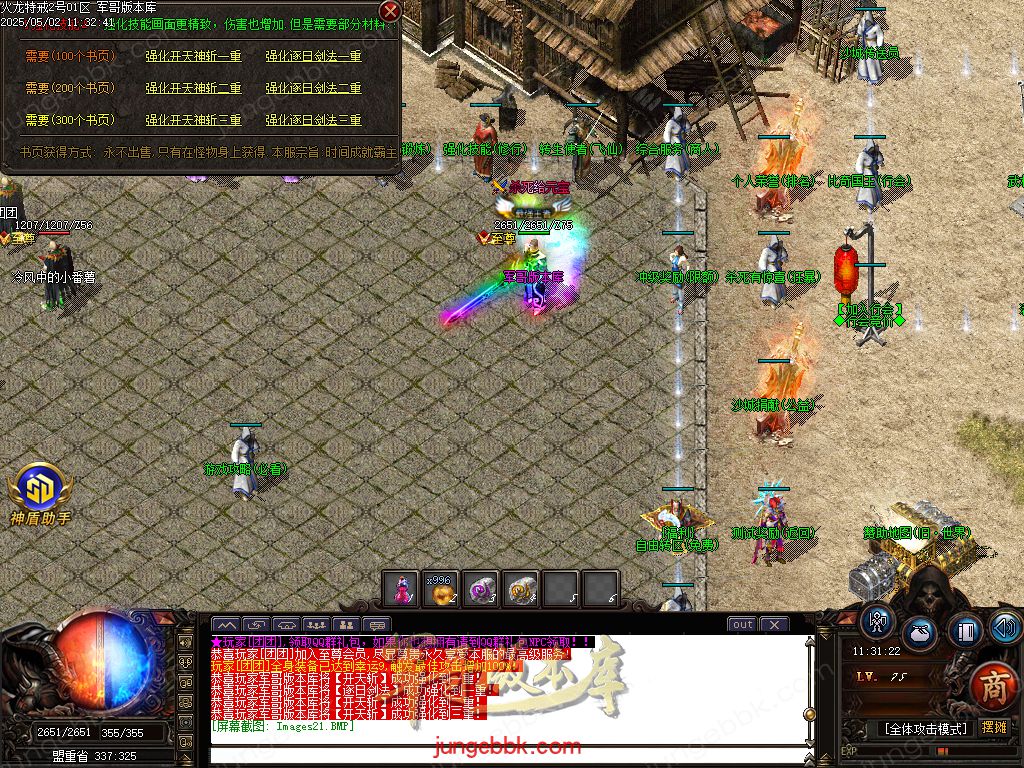Choose 强化开天神斩一重 upgrade link

pyautogui.click(x=193, y=57)
